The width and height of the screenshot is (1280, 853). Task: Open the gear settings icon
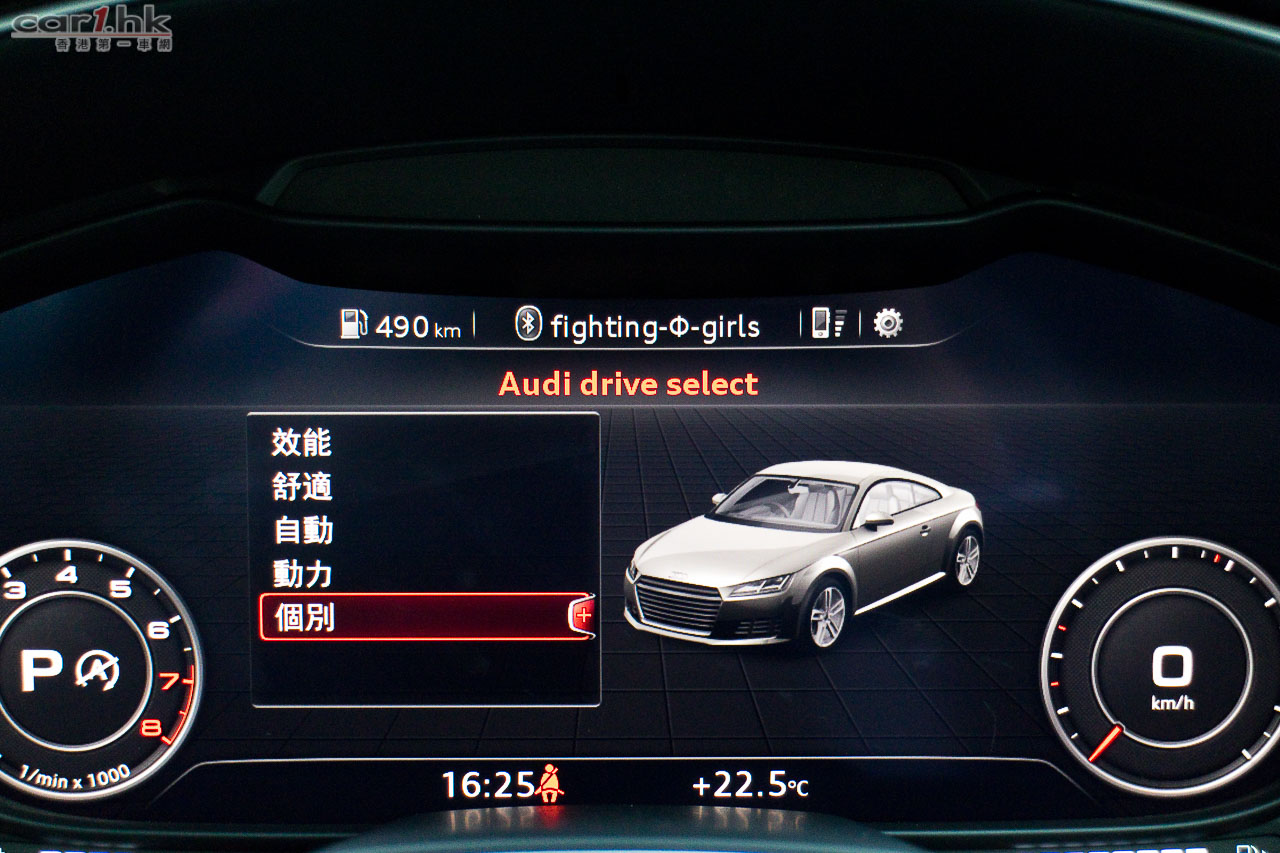click(x=887, y=323)
